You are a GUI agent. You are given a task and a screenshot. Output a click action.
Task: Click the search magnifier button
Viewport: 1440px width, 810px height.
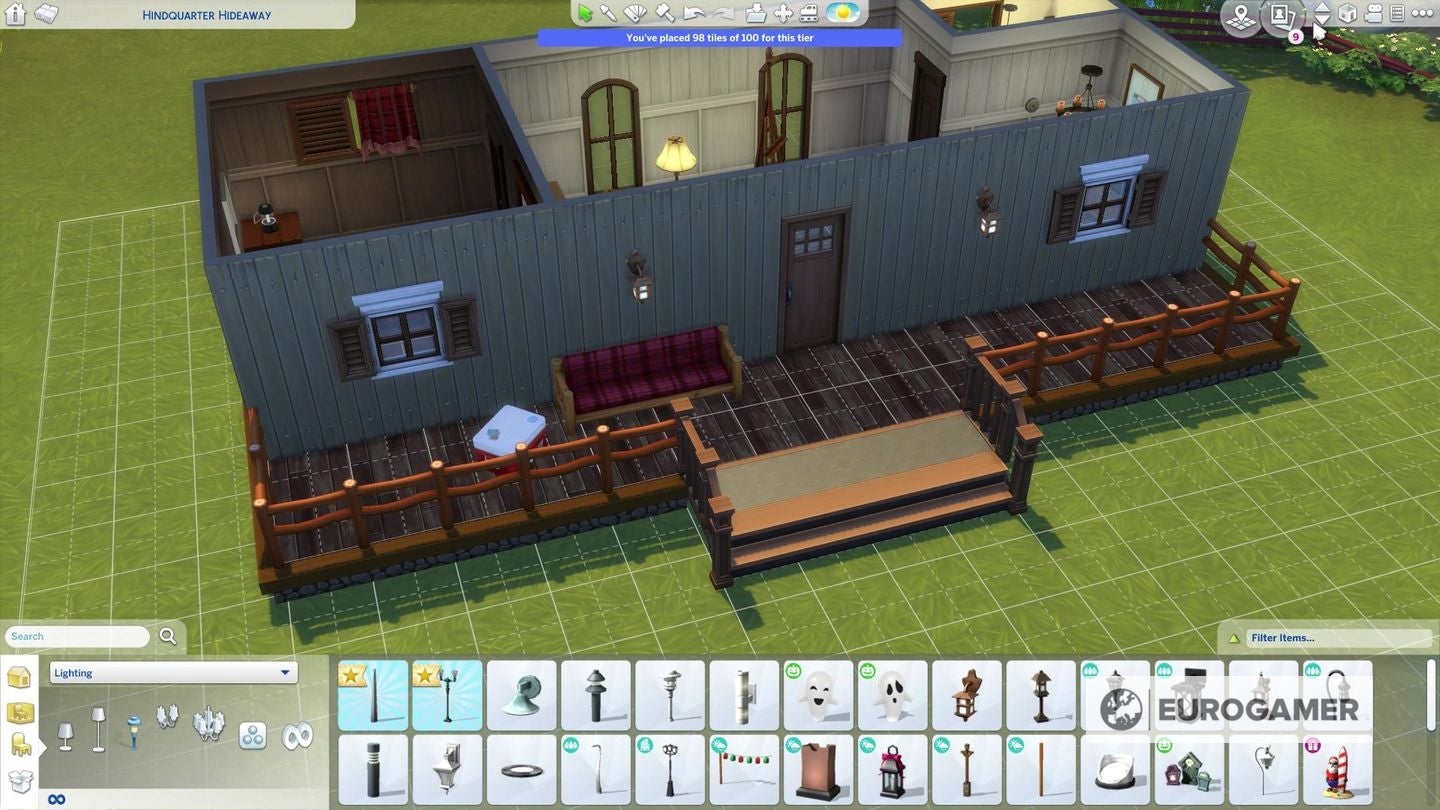(x=168, y=636)
